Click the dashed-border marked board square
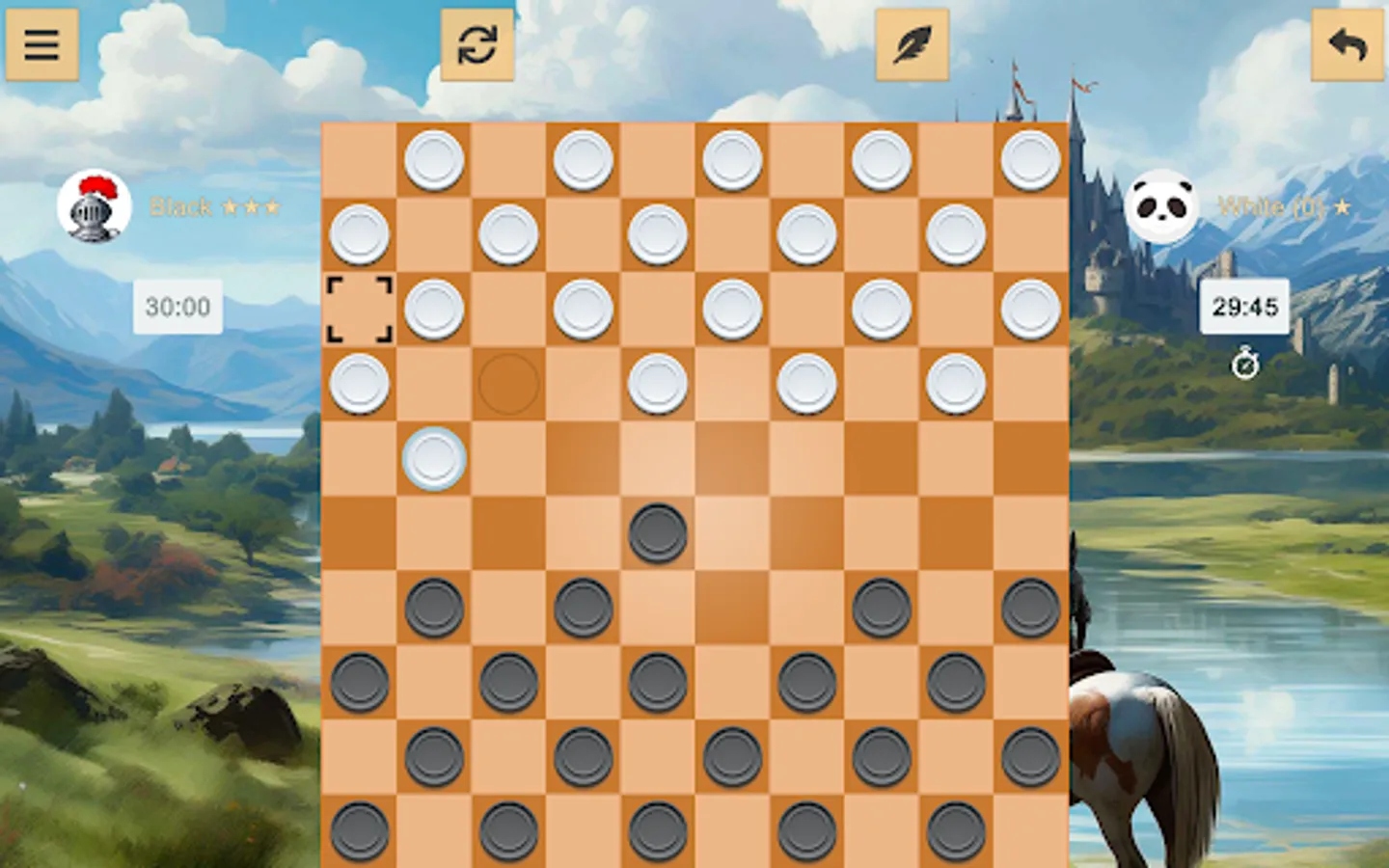Image resolution: width=1389 pixels, height=868 pixels. pos(359,309)
